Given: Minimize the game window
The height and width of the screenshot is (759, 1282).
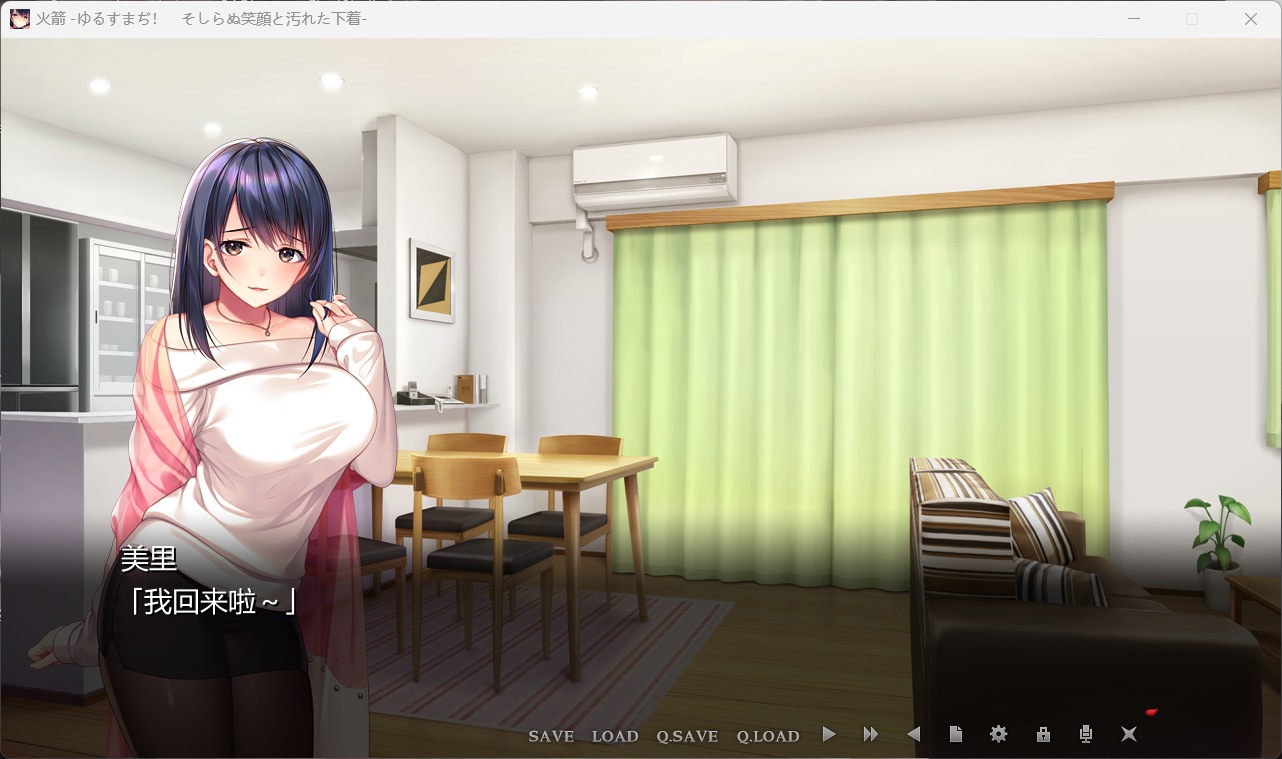Looking at the screenshot, I should (1134, 19).
